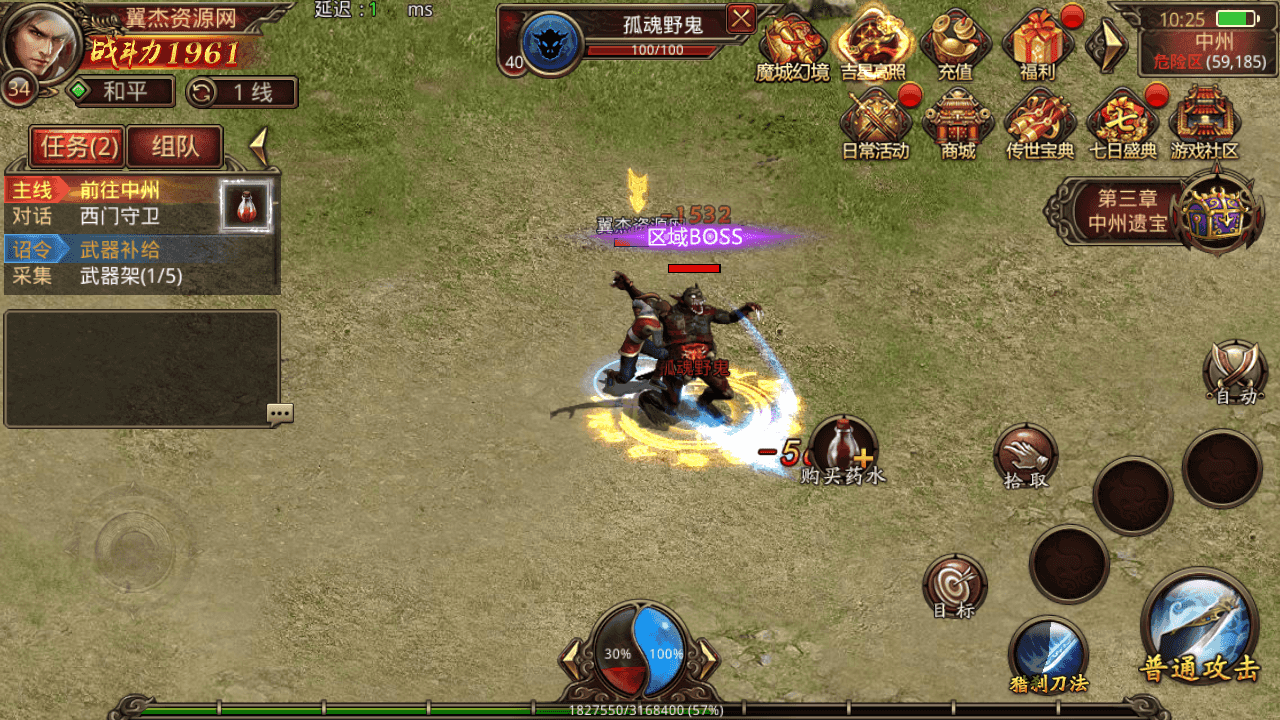Select the 任务(2) quest tab
The height and width of the screenshot is (720, 1280).
(x=79, y=147)
